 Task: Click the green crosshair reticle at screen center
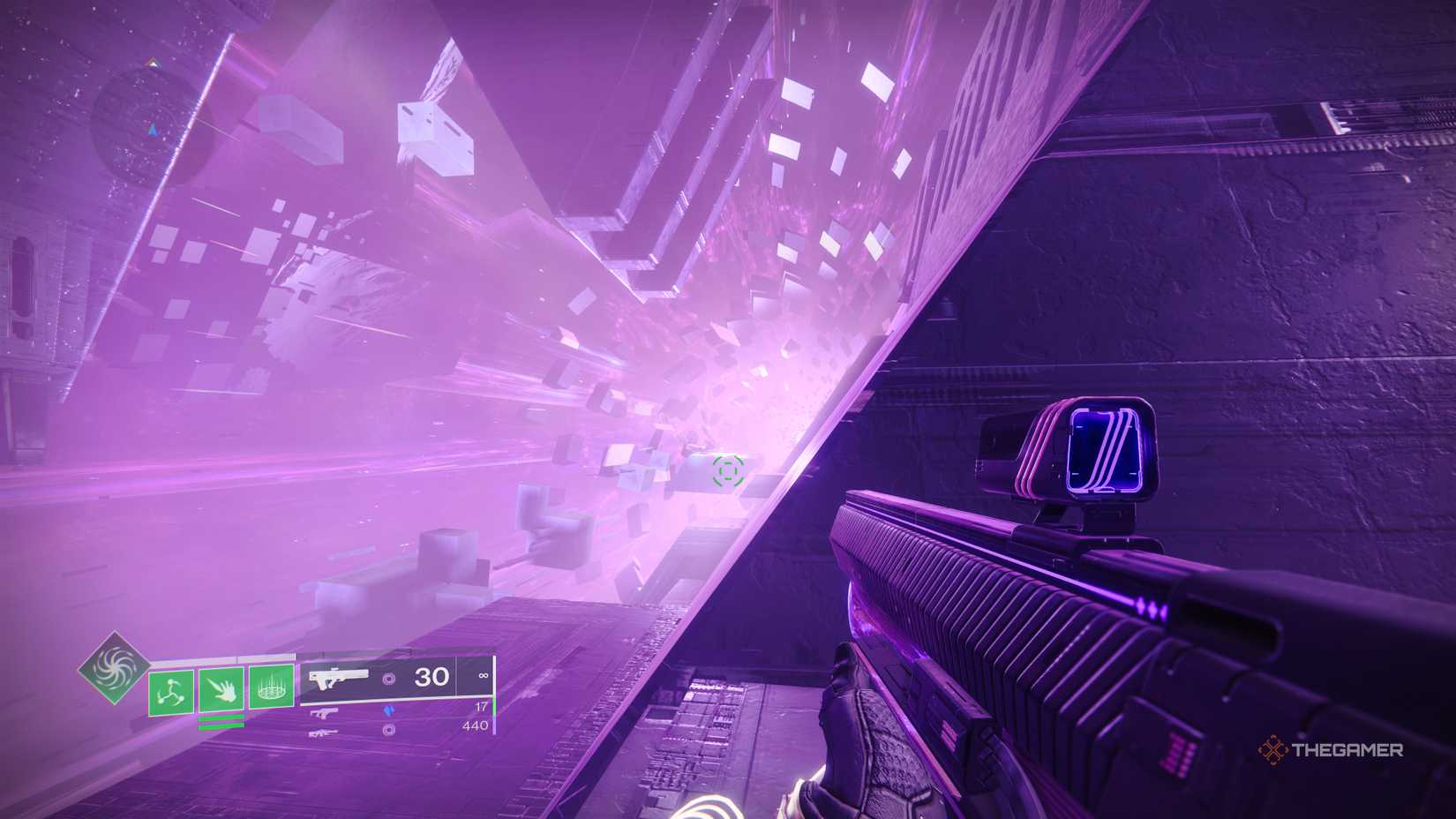coord(726,471)
